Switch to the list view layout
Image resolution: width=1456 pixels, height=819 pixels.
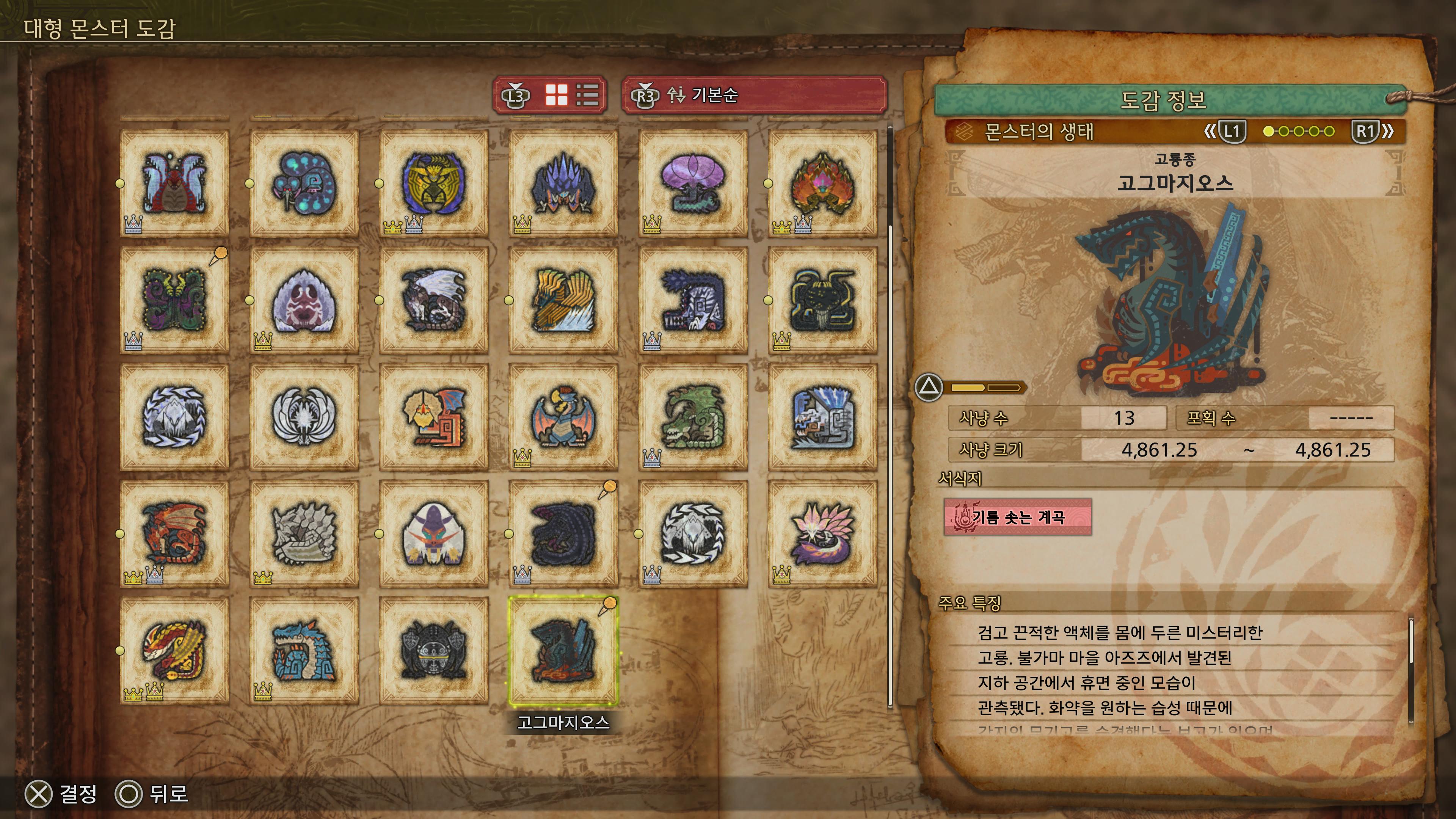[587, 95]
